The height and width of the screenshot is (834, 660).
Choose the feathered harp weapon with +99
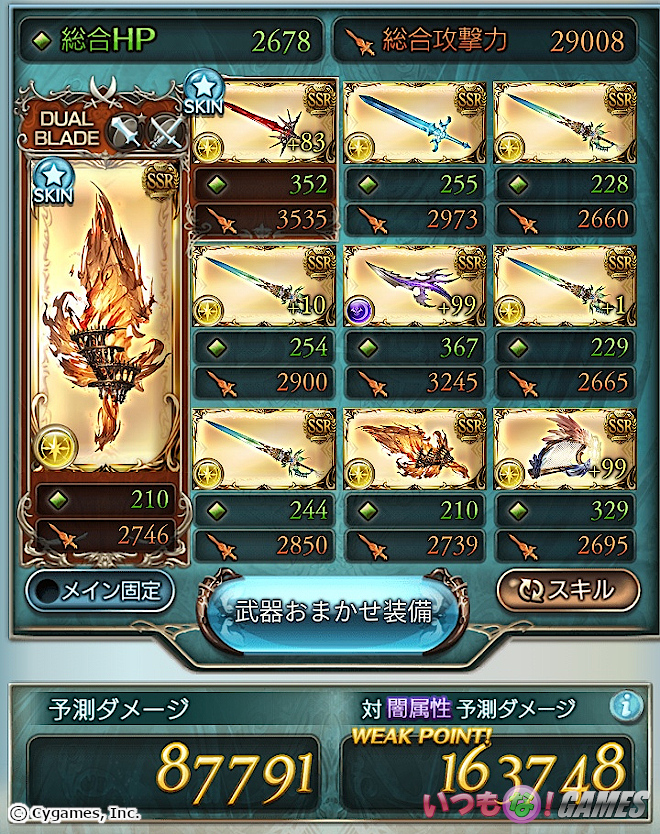click(565, 450)
